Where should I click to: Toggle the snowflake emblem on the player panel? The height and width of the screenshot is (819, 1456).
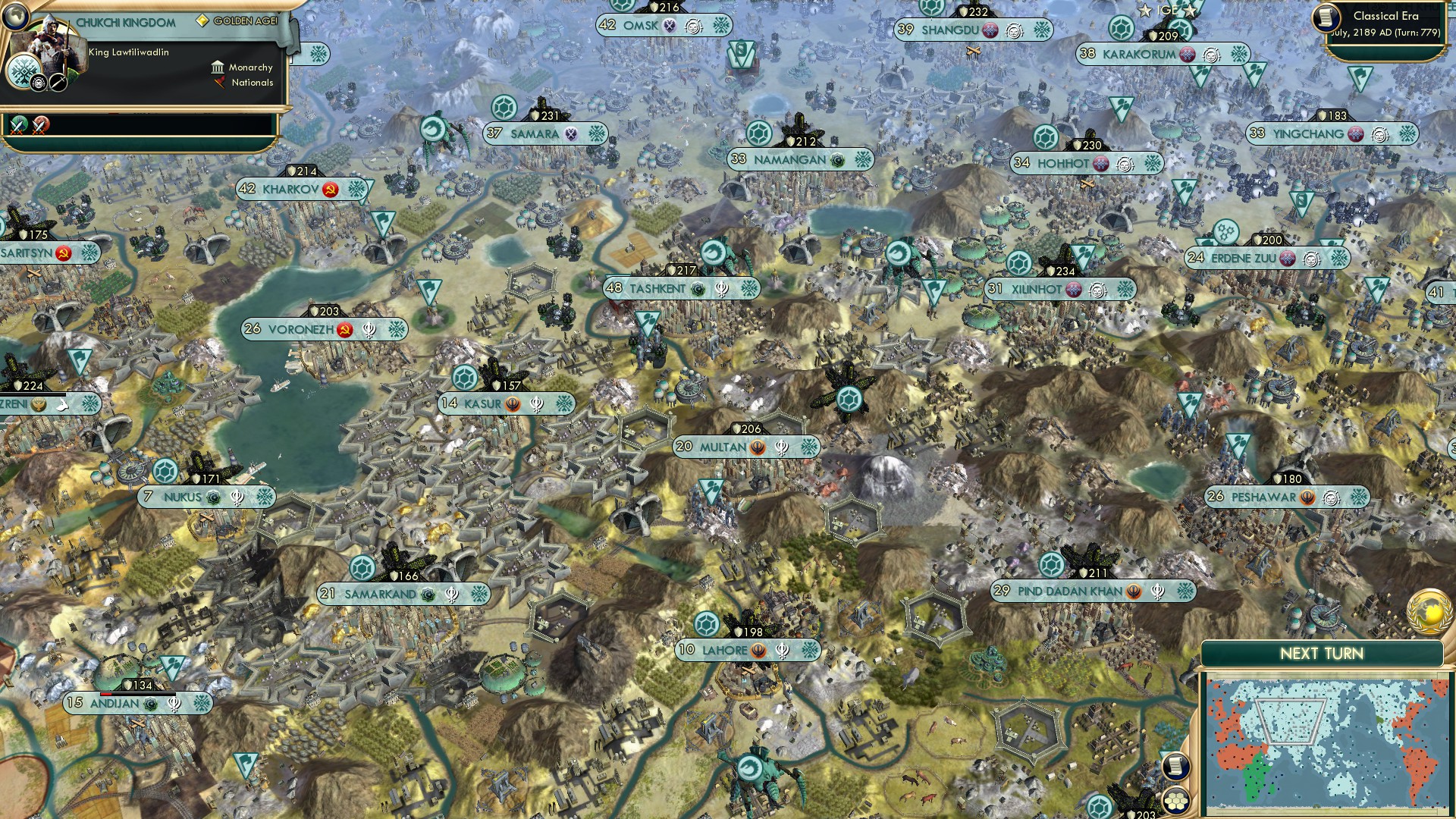point(24,72)
